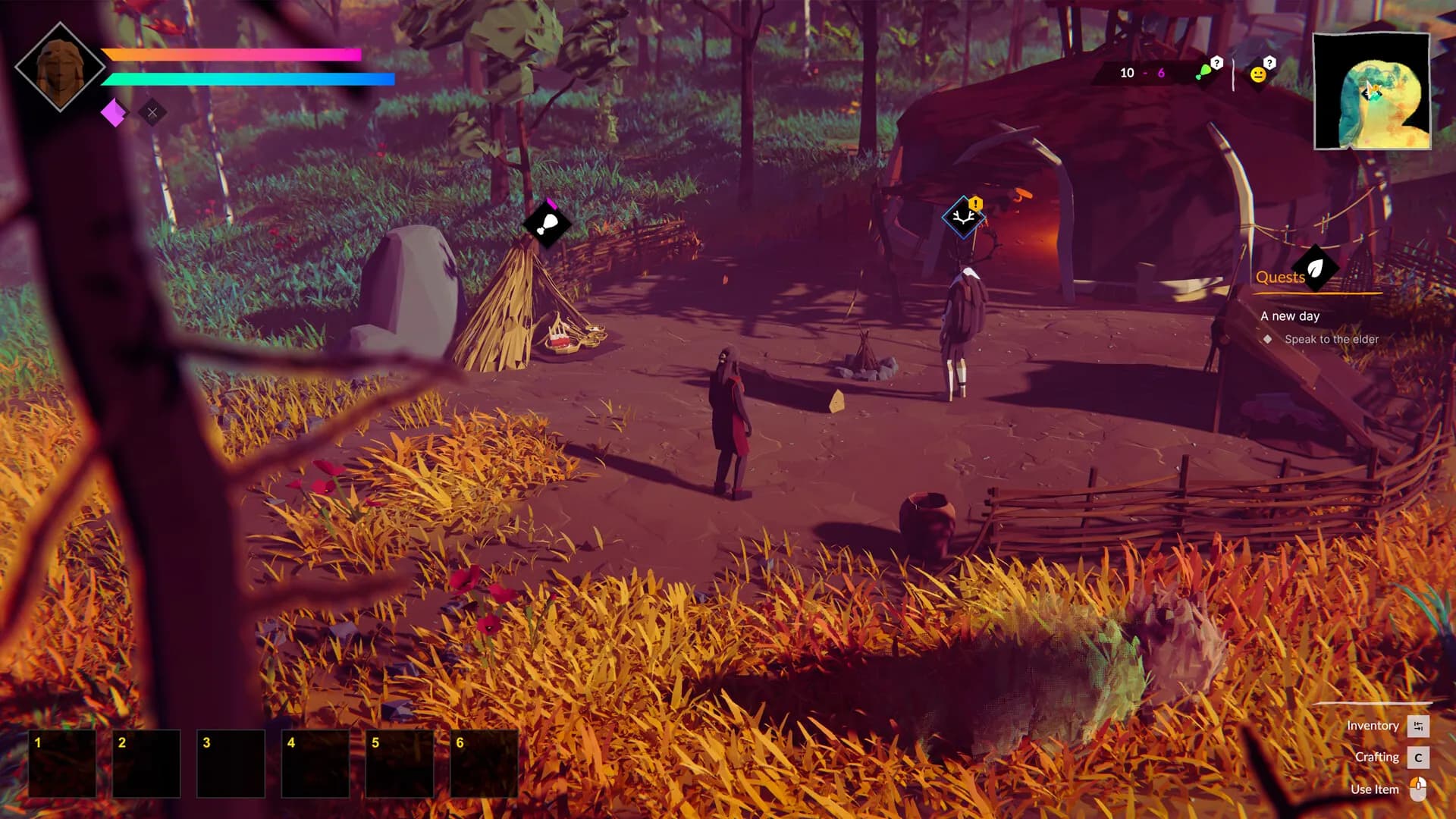
Task: Click the mood smiley face icon
Action: (1259, 74)
